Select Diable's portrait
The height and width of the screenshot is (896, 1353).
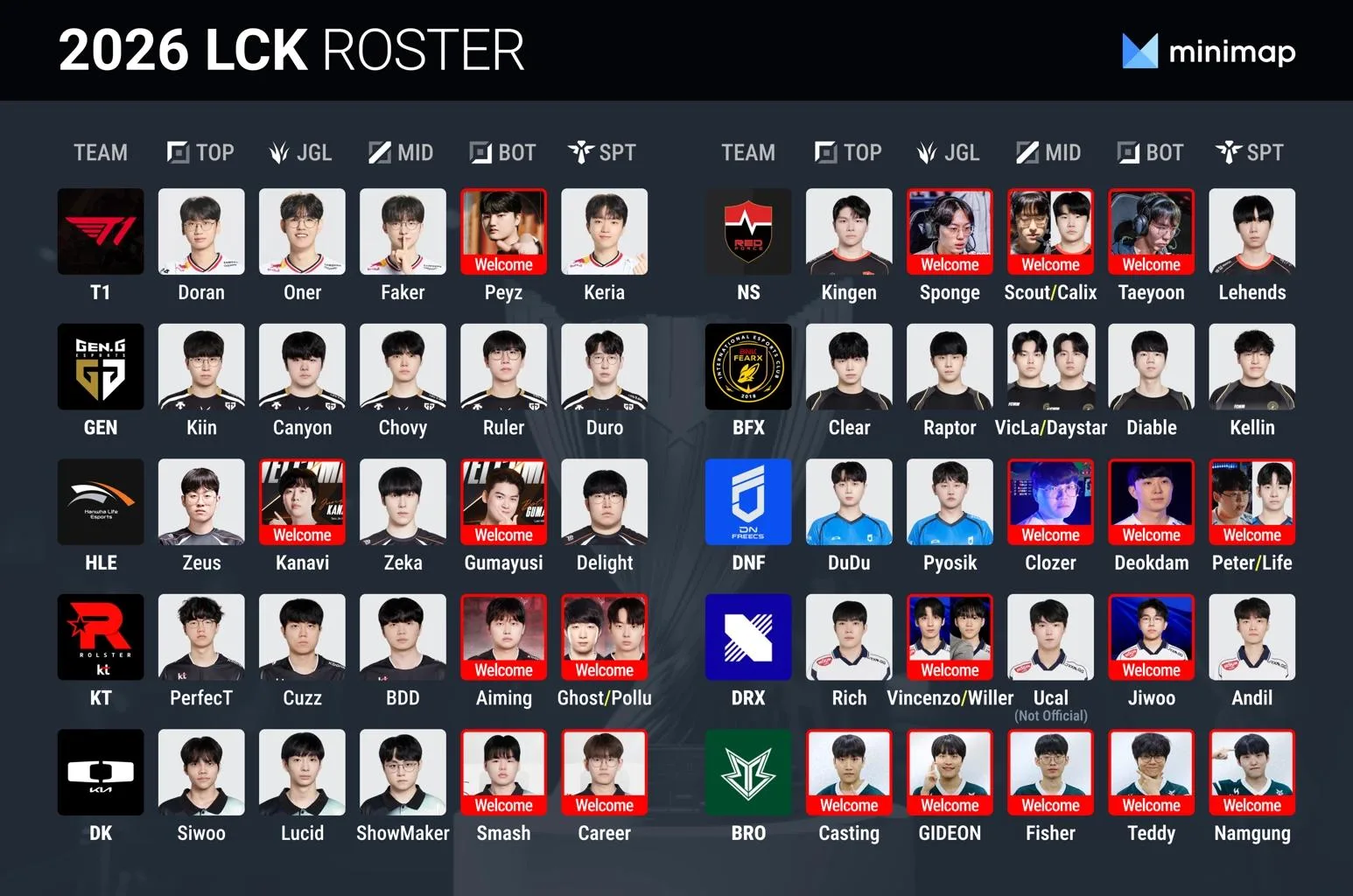(1151, 367)
